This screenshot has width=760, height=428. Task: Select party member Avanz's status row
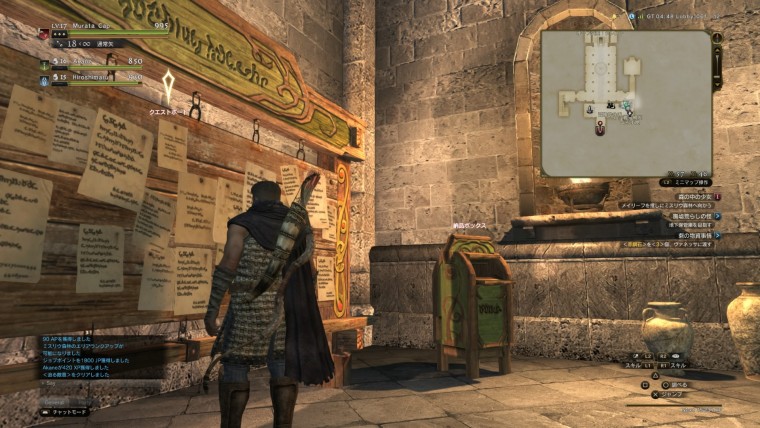(x=92, y=62)
